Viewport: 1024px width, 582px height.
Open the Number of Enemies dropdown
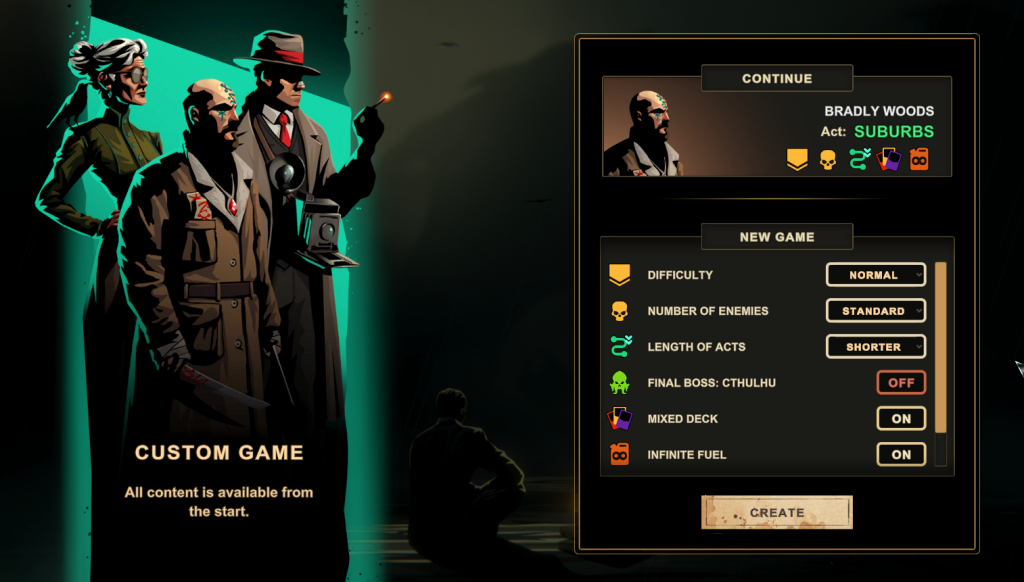(875, 311)
